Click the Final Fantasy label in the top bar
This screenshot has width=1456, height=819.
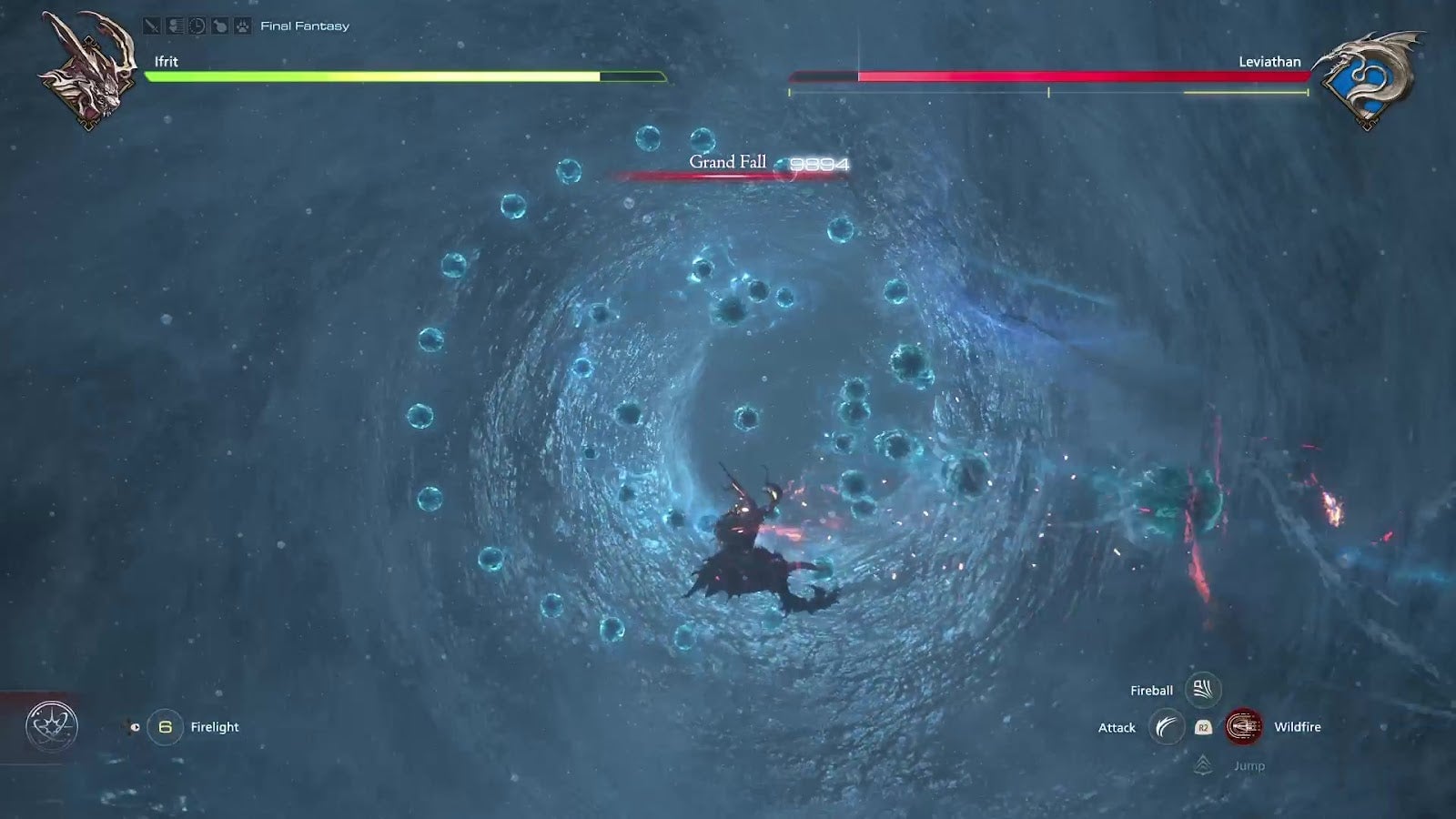(x=304, y=25)
